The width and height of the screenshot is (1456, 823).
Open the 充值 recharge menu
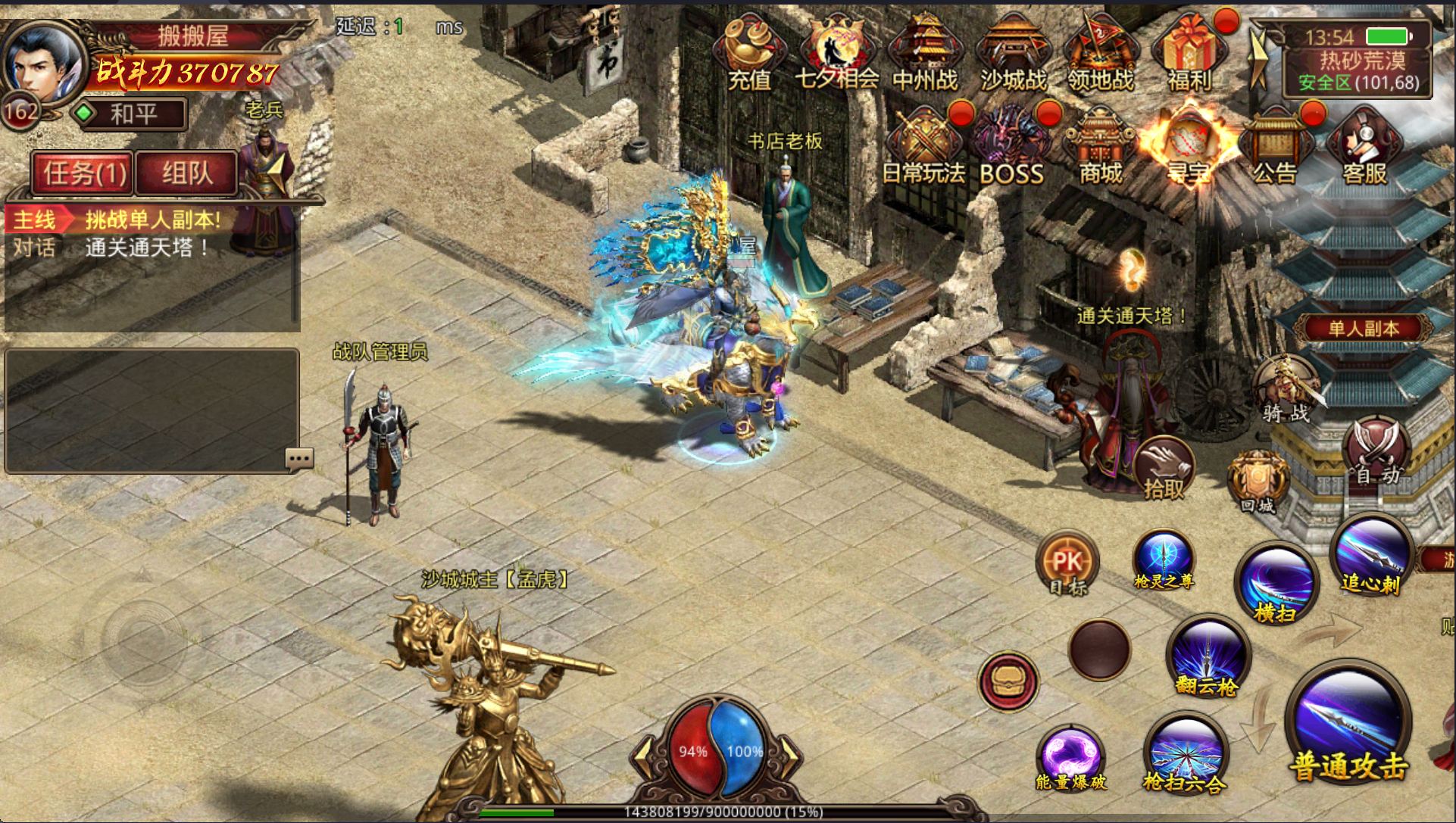pyautogui.click(x=748, y=55)
